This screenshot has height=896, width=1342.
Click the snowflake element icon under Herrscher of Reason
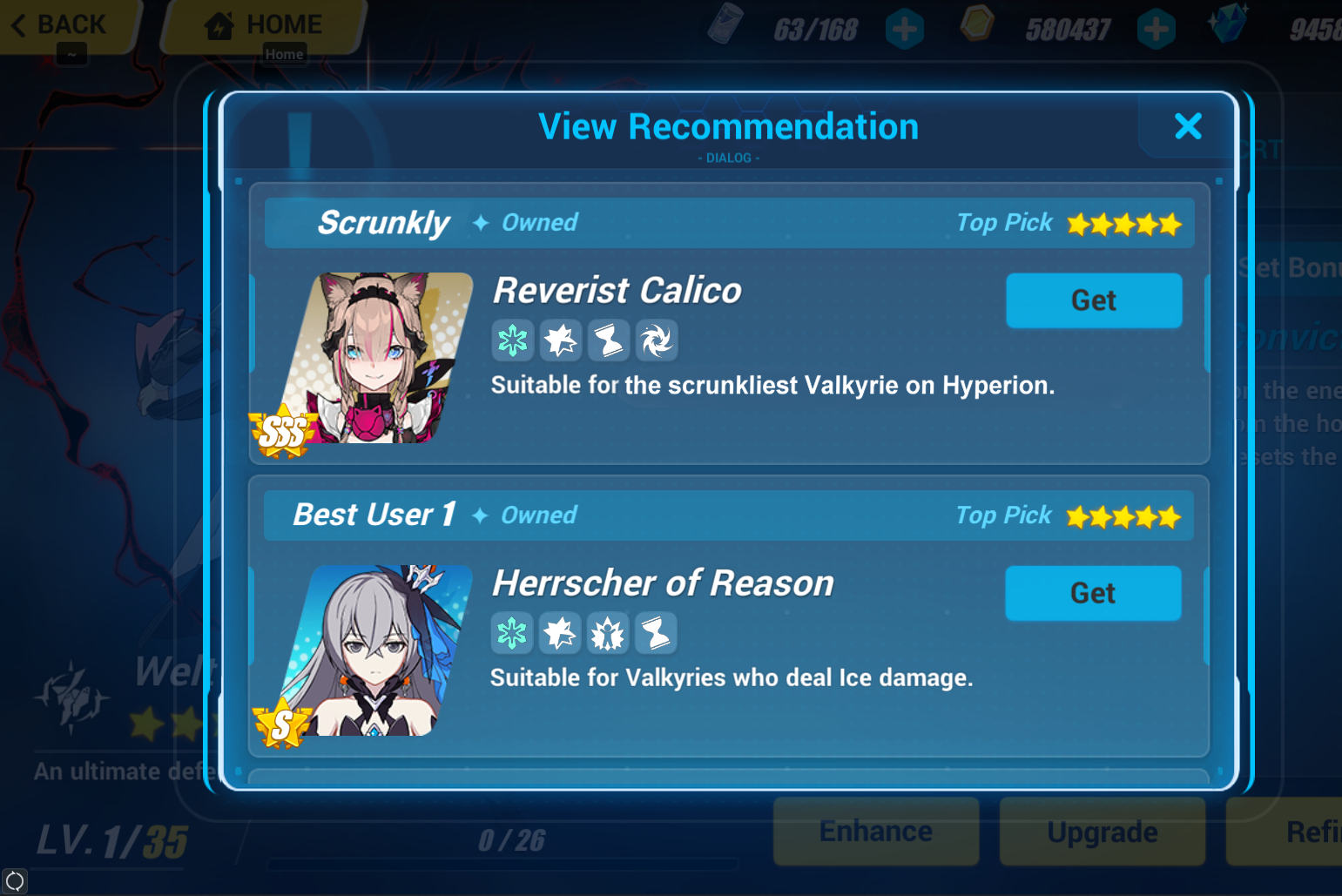[x=512, y=633]
